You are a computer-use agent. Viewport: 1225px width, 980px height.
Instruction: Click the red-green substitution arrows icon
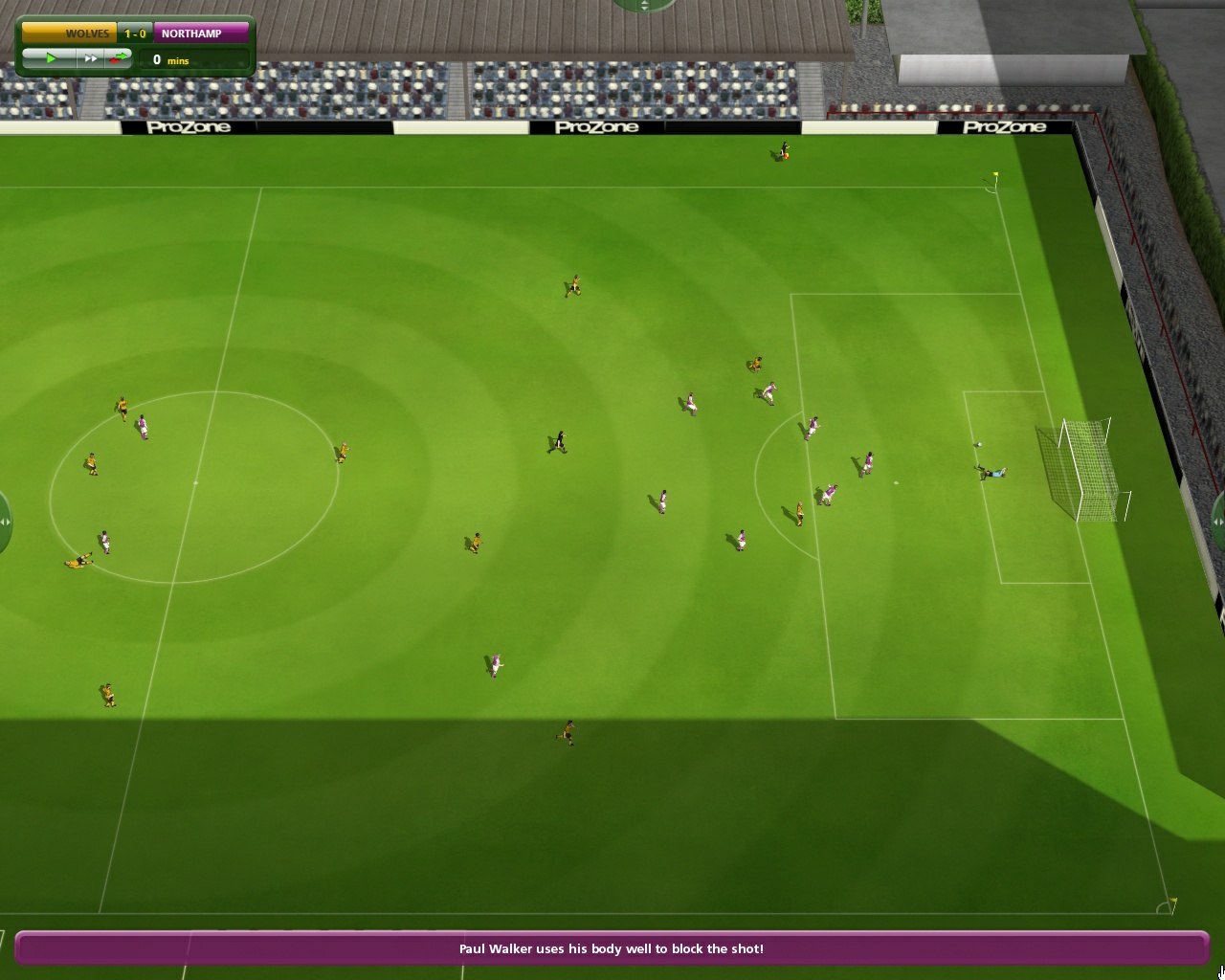point(119,58)
